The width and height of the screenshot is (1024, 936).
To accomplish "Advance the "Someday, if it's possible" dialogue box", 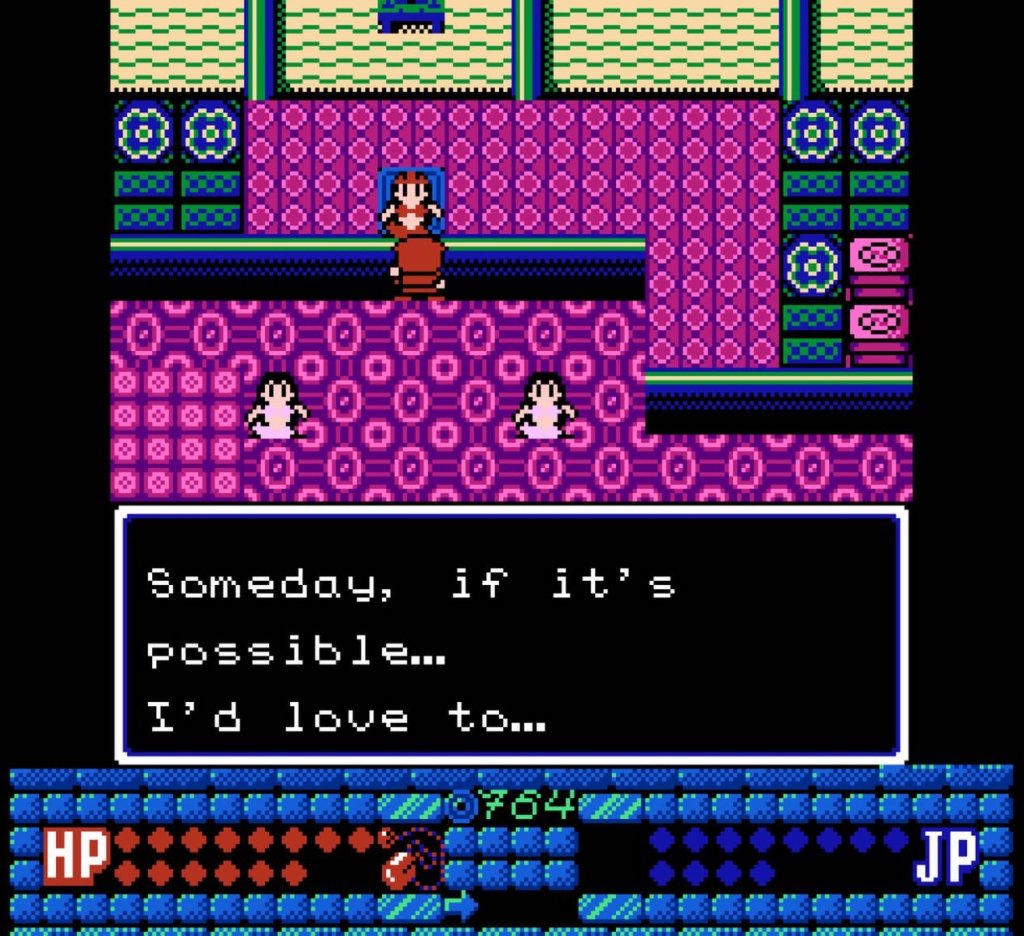I will pos(511,635).
